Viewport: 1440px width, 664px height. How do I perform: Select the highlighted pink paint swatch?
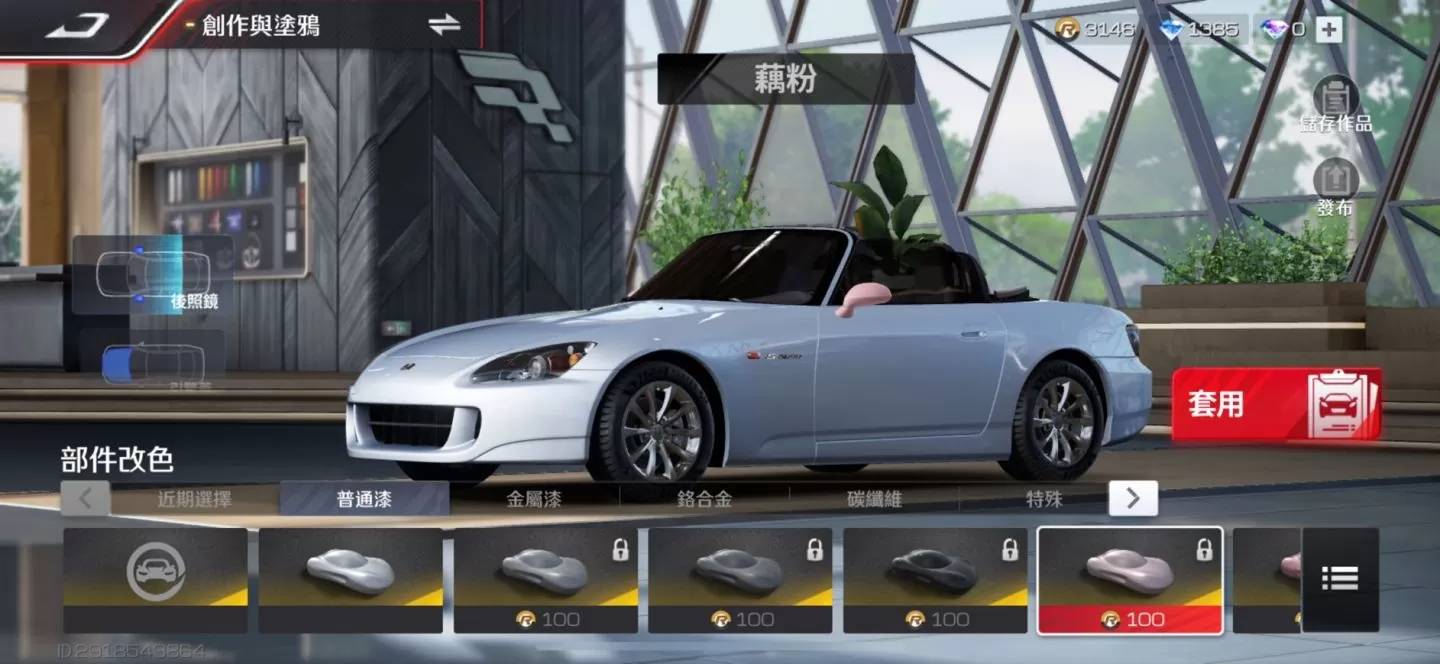coord(1129,580)
